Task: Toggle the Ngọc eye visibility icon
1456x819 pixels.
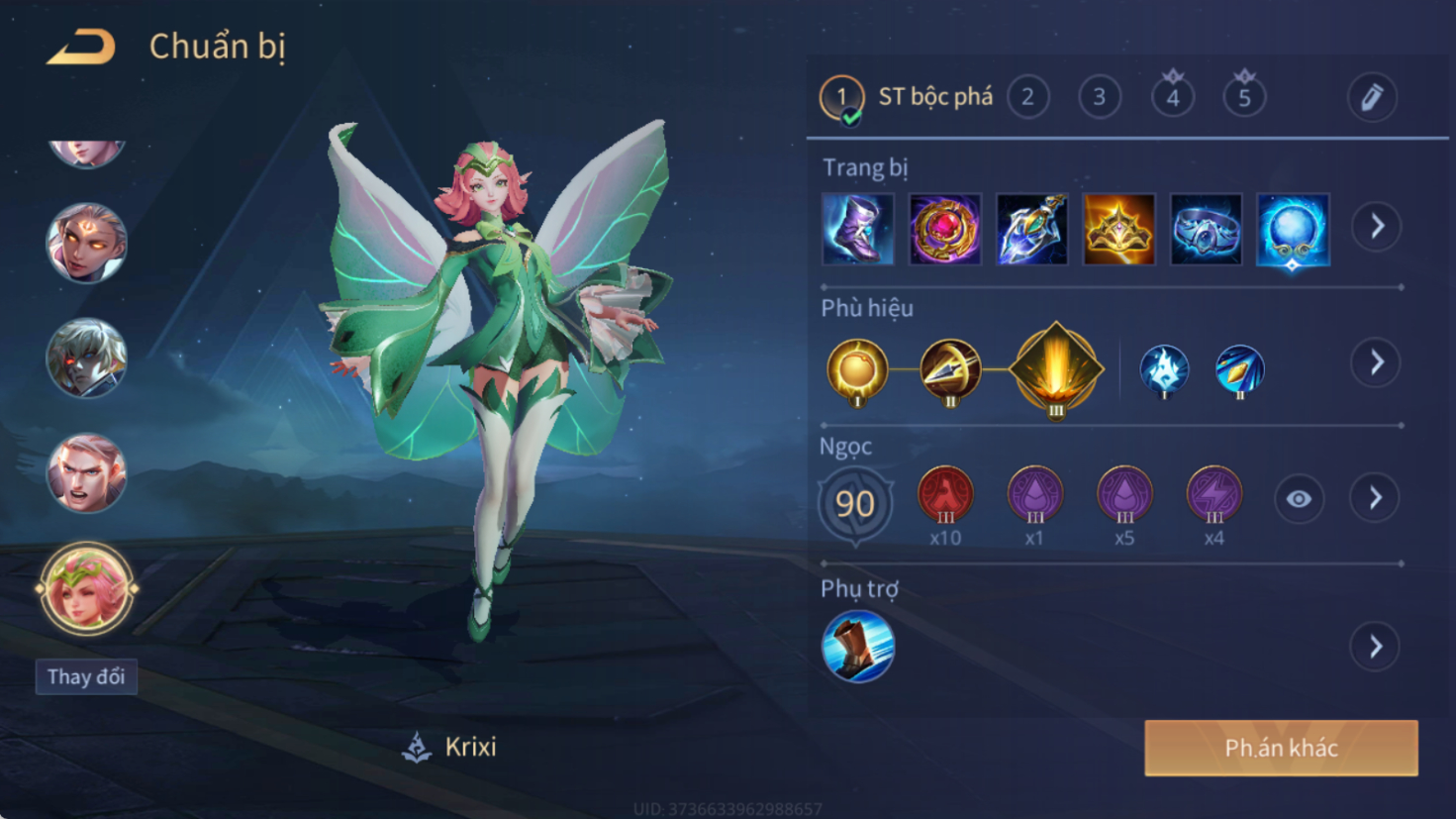Action: pos(1299,499)
